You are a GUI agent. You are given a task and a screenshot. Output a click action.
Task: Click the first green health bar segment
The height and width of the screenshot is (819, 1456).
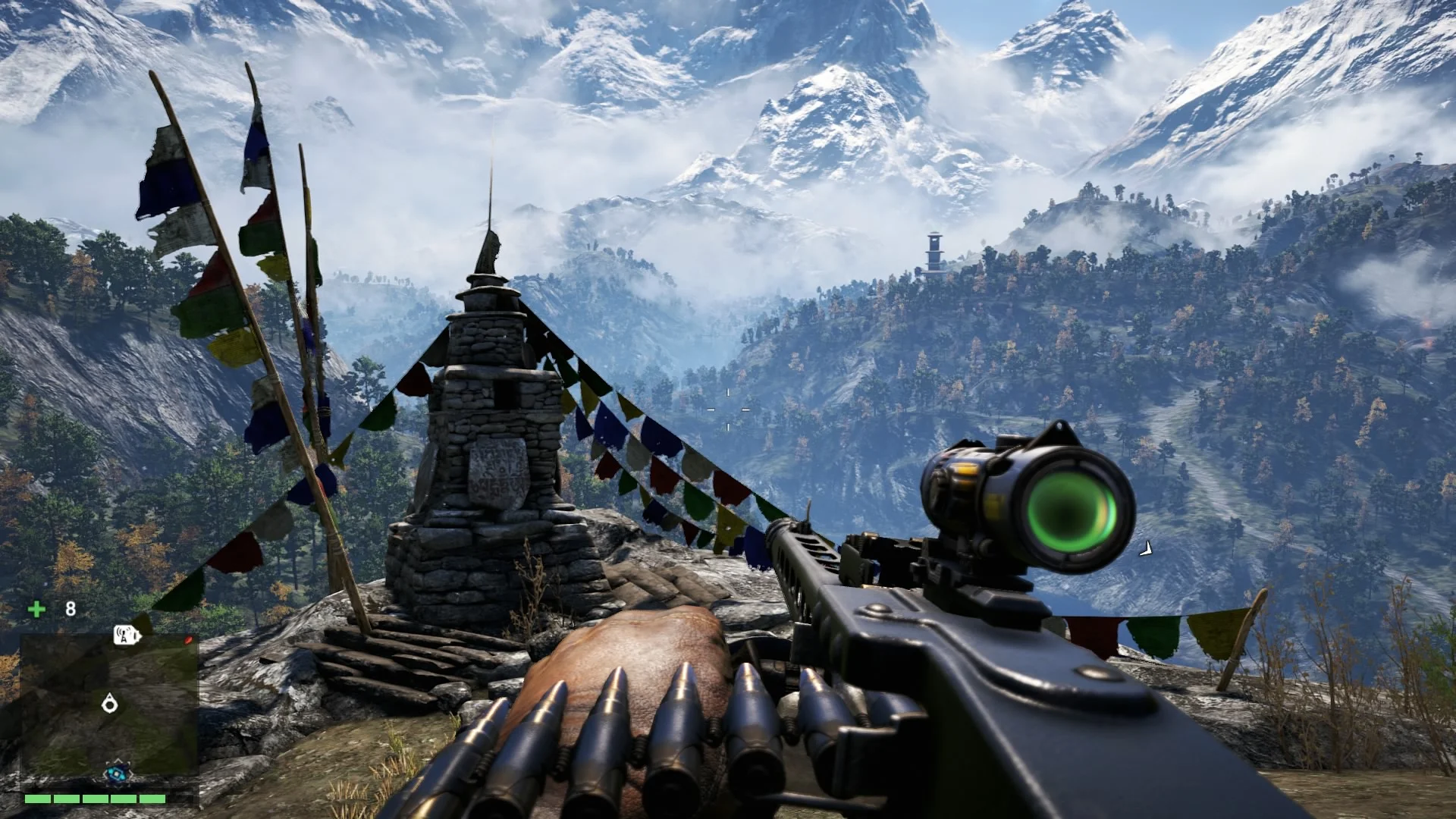[x=37, y=799]
